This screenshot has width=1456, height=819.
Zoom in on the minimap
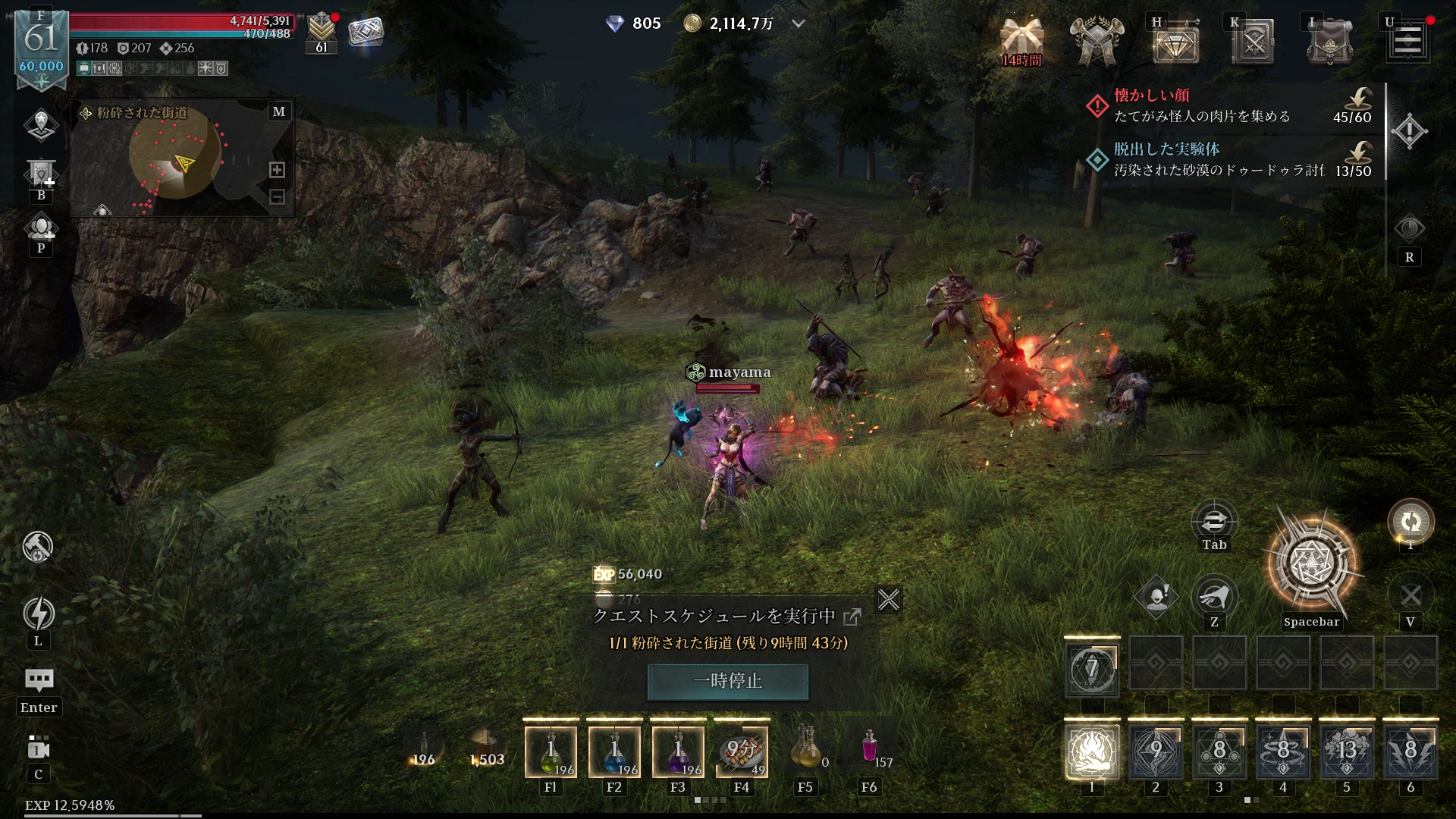point(278,170)
